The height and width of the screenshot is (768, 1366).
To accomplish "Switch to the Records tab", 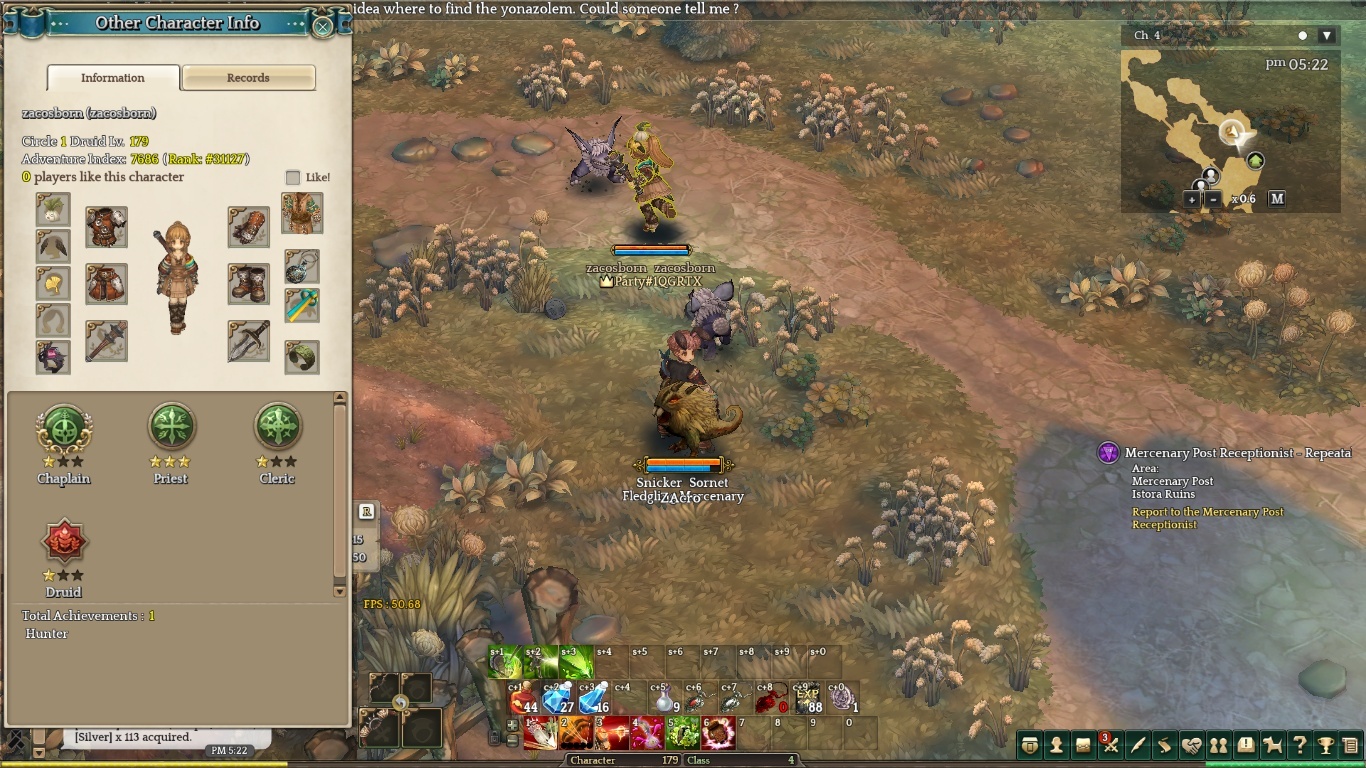I will tap(248, 78).
